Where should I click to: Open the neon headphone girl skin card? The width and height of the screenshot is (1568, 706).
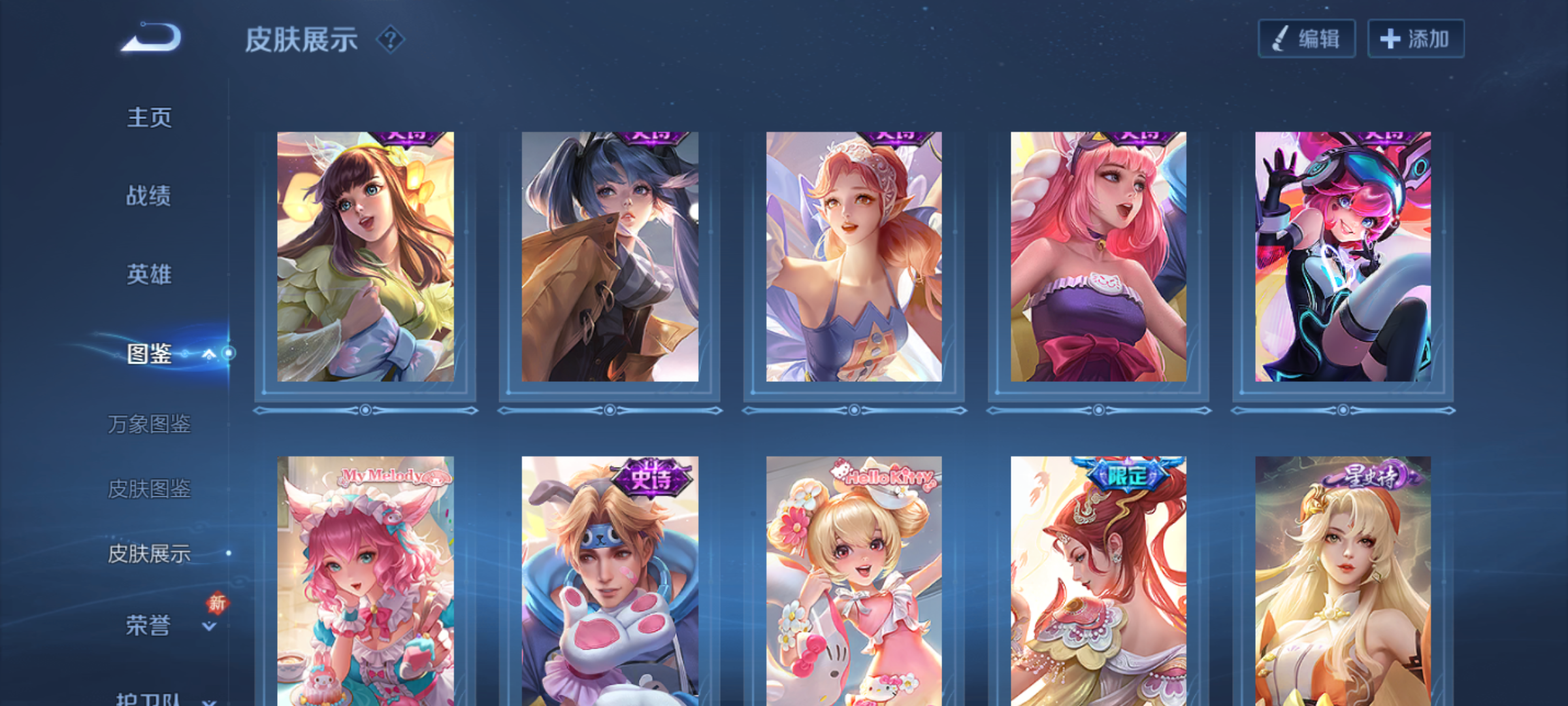click(1343, 257)
